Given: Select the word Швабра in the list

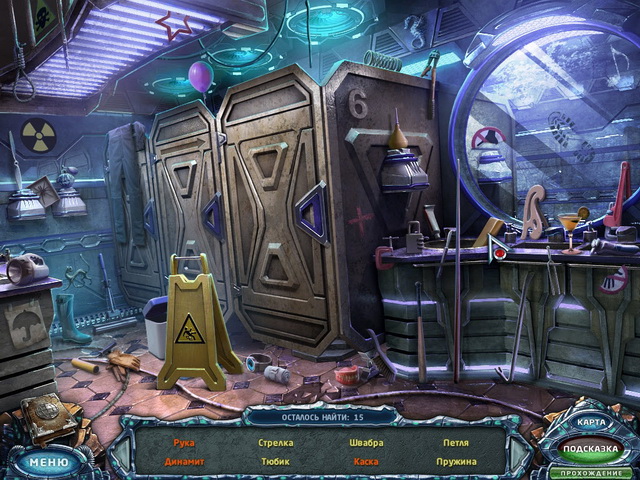Looking at the screenshot, I should (x=366, y=442).
